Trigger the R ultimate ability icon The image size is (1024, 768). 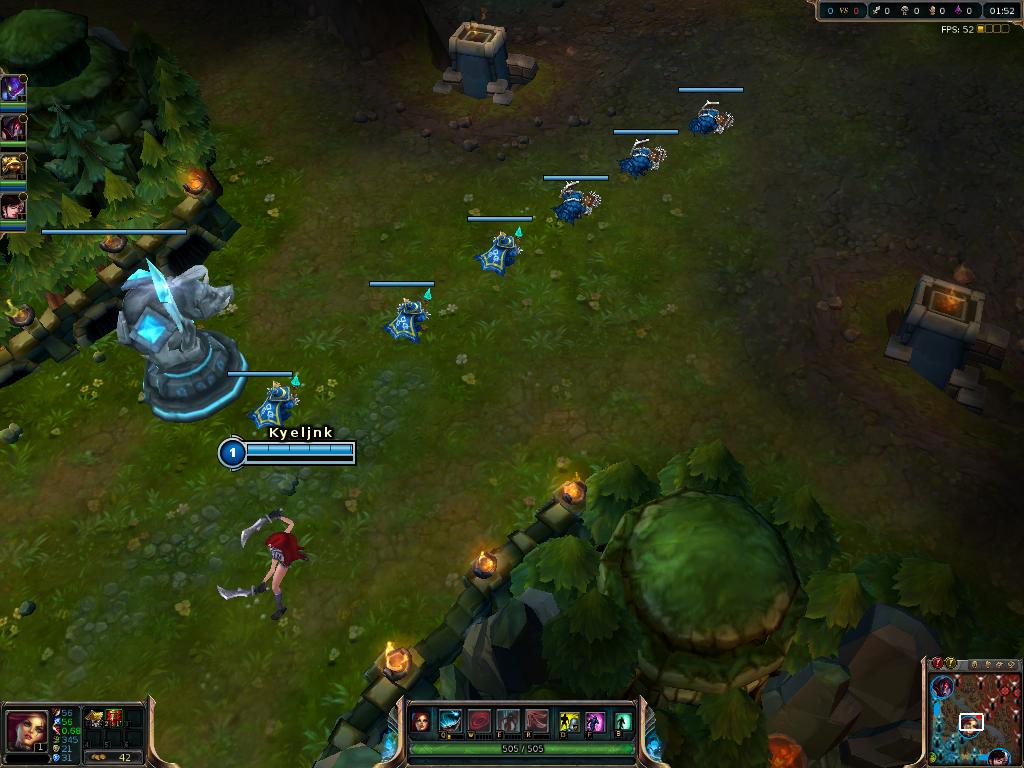pos(538,721)
